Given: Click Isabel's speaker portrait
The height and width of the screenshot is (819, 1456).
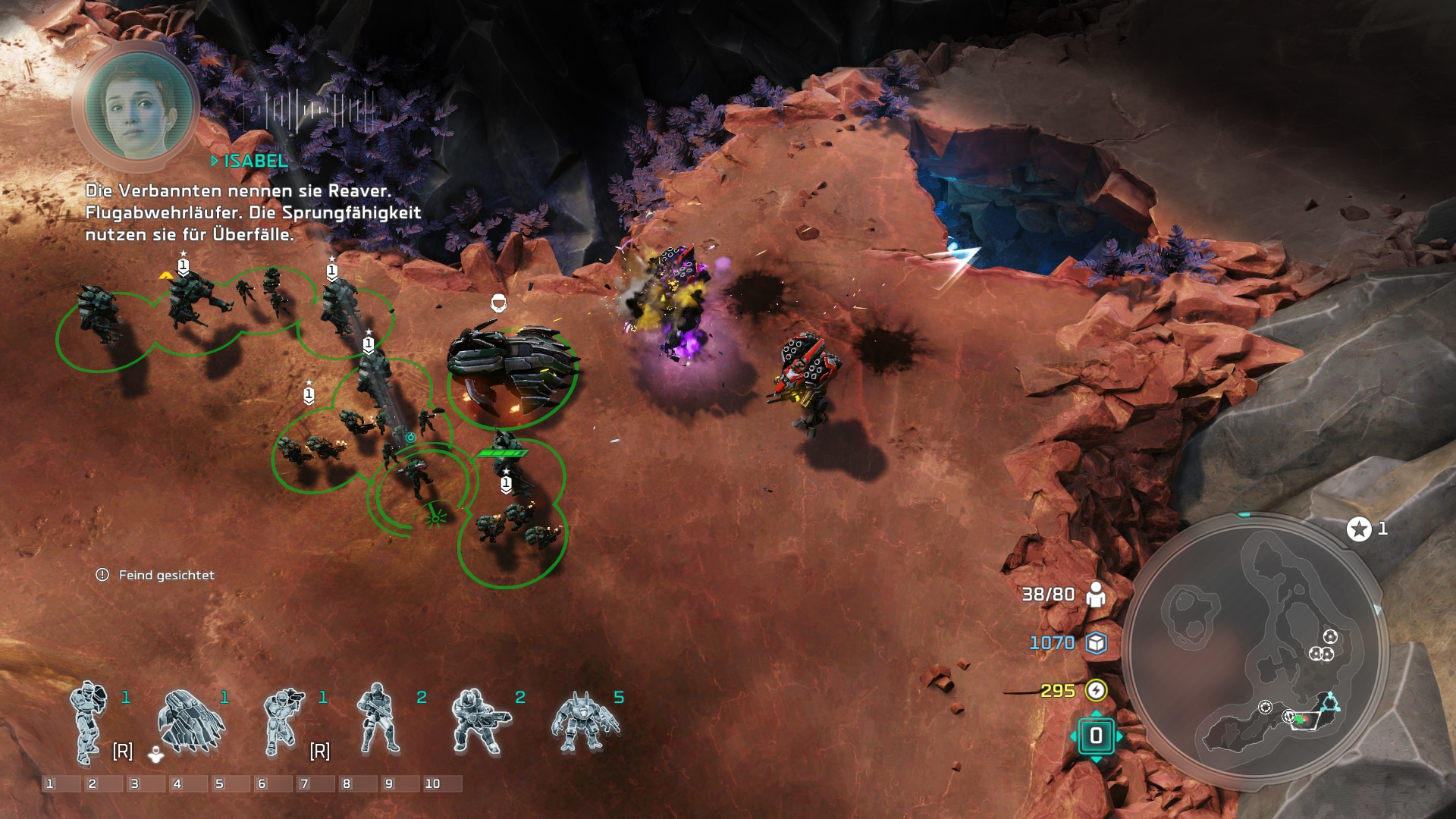Looking at the screenshot, I should click(137, 108).
